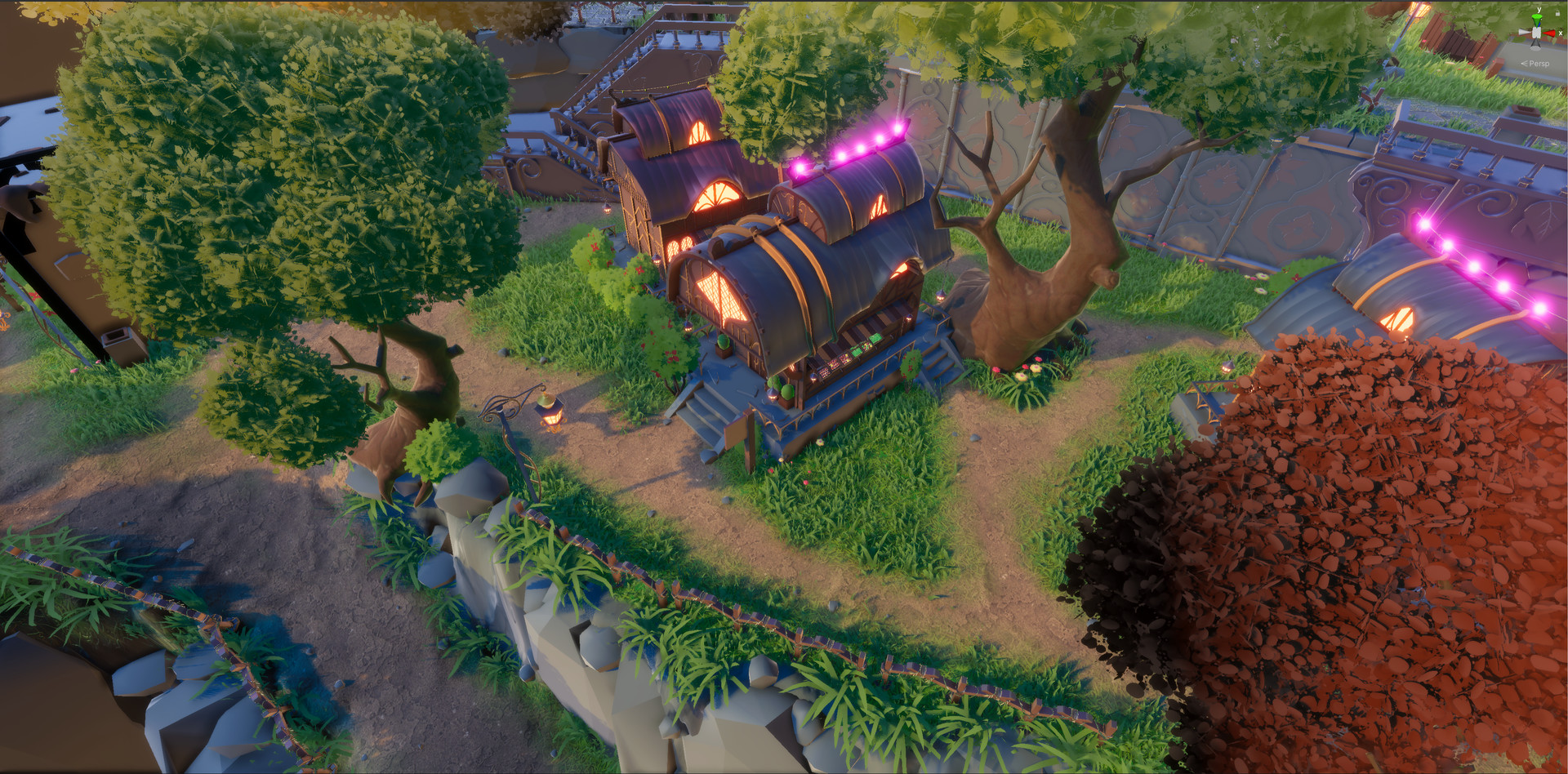Click the green Y axis on the scene gizmo
The width and height of the screenshot is (1568, 774).
click(1536, 19)
